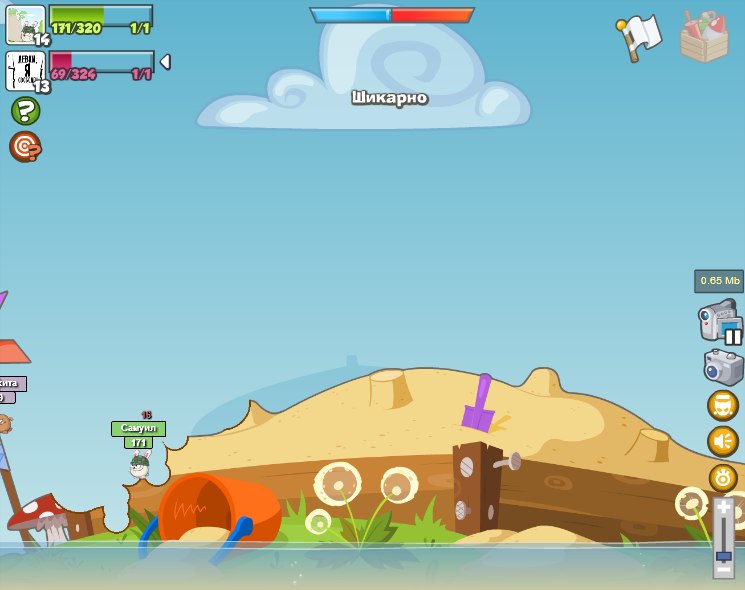Click the blue zoom slider handle
Screen dimensions: 745x590
(x=723, y=555)
